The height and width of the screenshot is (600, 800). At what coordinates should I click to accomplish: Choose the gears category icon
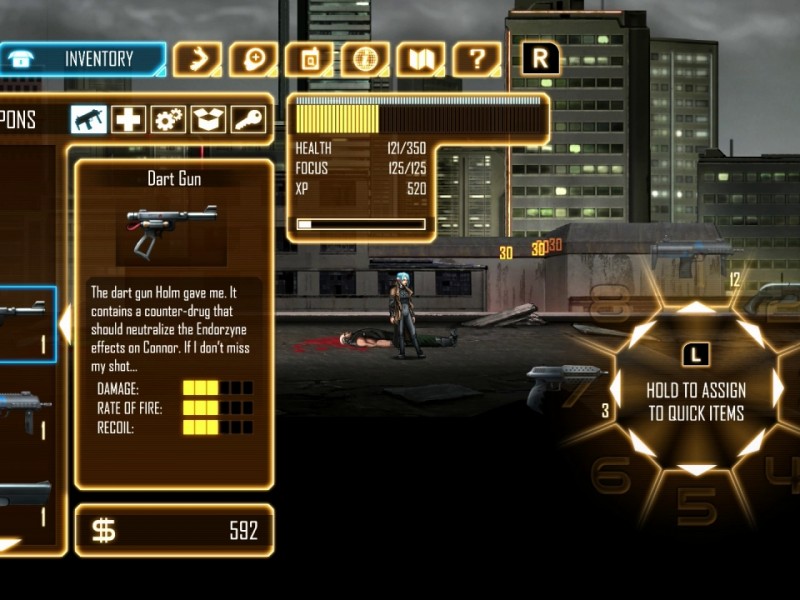coord(169,120)
